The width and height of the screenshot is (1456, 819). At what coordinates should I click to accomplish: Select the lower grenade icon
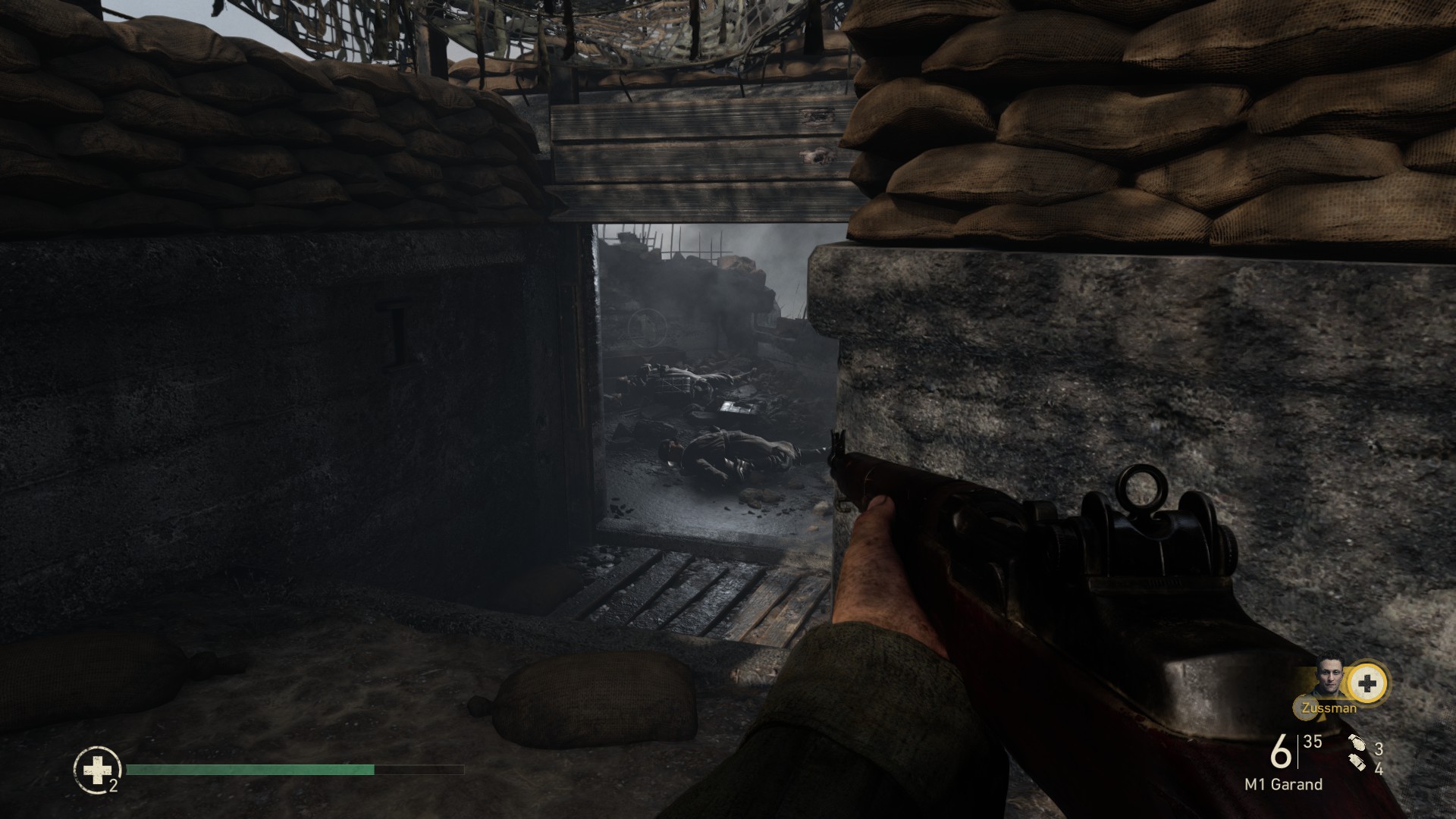1357,767
